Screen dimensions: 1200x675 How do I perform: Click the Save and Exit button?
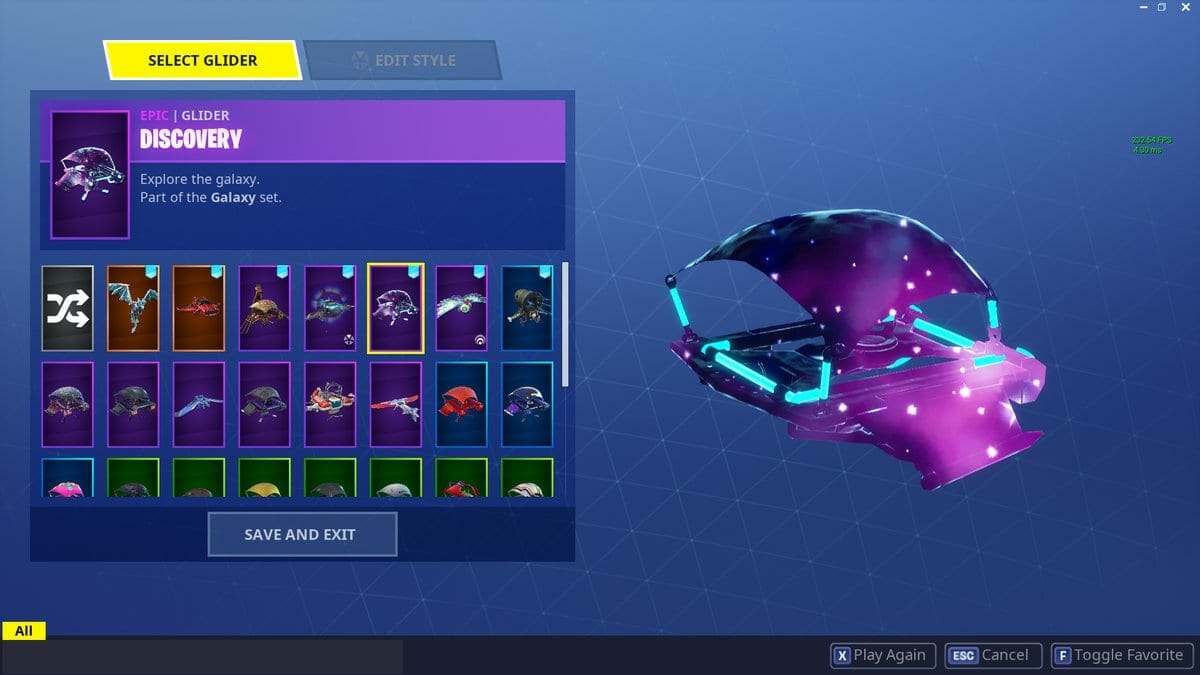pyautogui.click(x=302, y=534)
